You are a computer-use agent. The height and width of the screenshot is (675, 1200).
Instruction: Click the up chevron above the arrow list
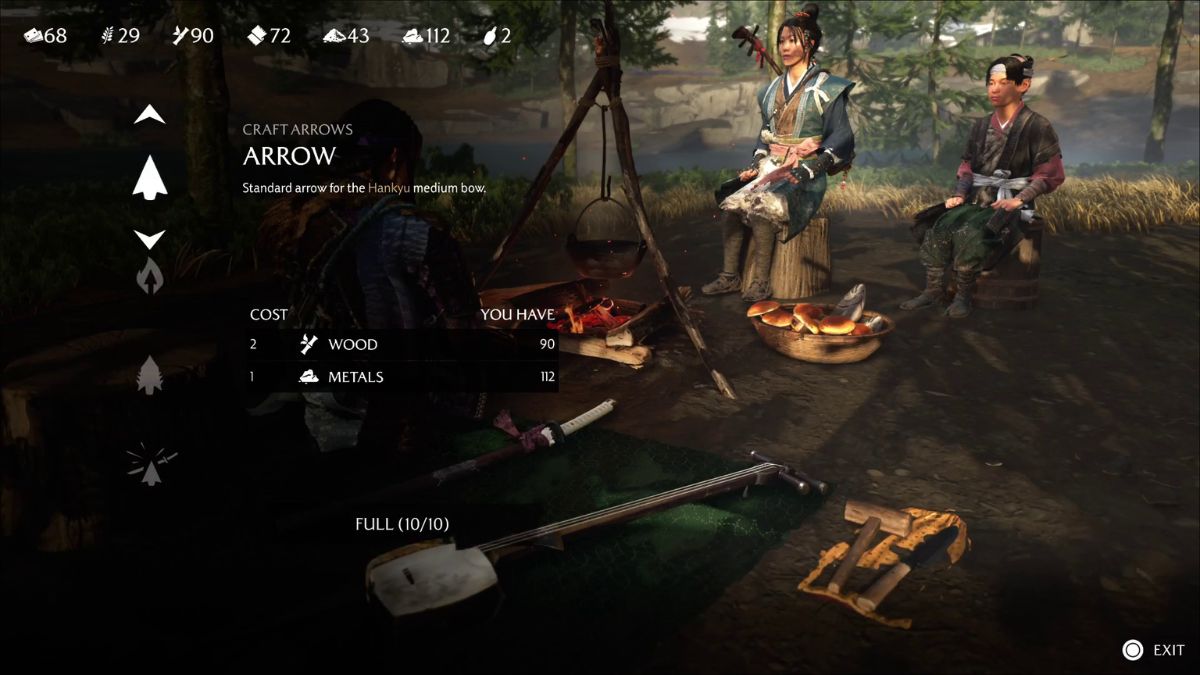(150, 116)
